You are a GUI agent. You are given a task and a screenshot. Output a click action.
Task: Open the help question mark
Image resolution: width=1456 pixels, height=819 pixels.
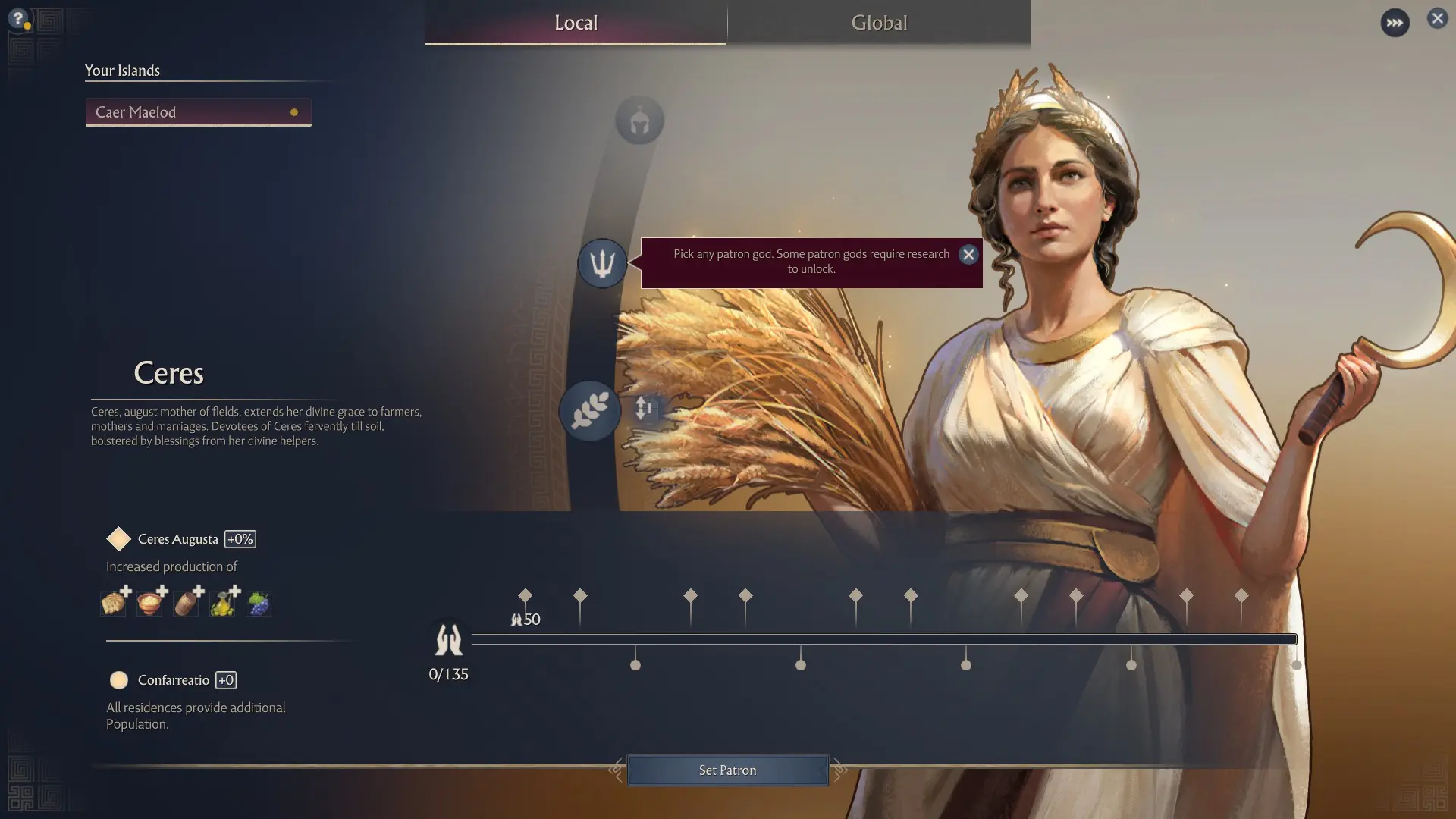(x=18, y=18)
